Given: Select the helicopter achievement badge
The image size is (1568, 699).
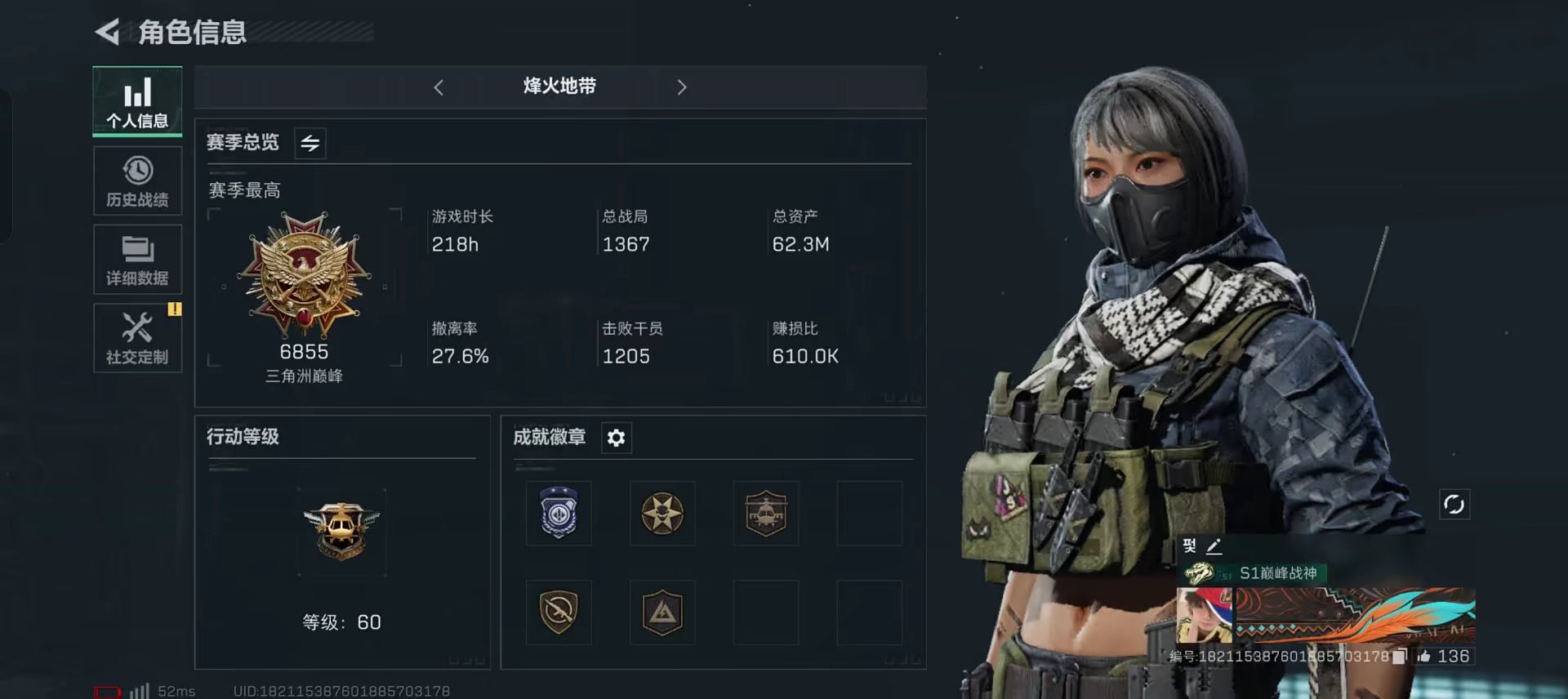Looking at the screenshot, I should pyautogui.click(x=766, y=514).
